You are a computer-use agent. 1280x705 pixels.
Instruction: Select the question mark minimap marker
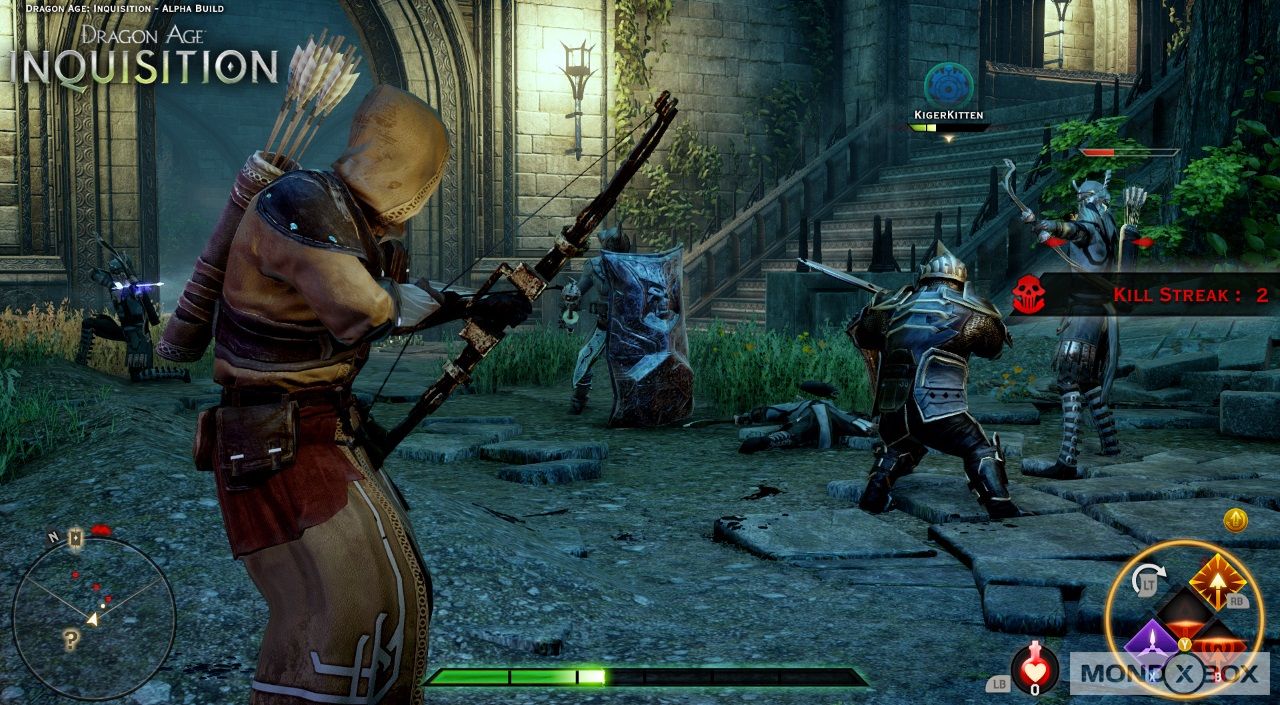(x=70, y=640)
